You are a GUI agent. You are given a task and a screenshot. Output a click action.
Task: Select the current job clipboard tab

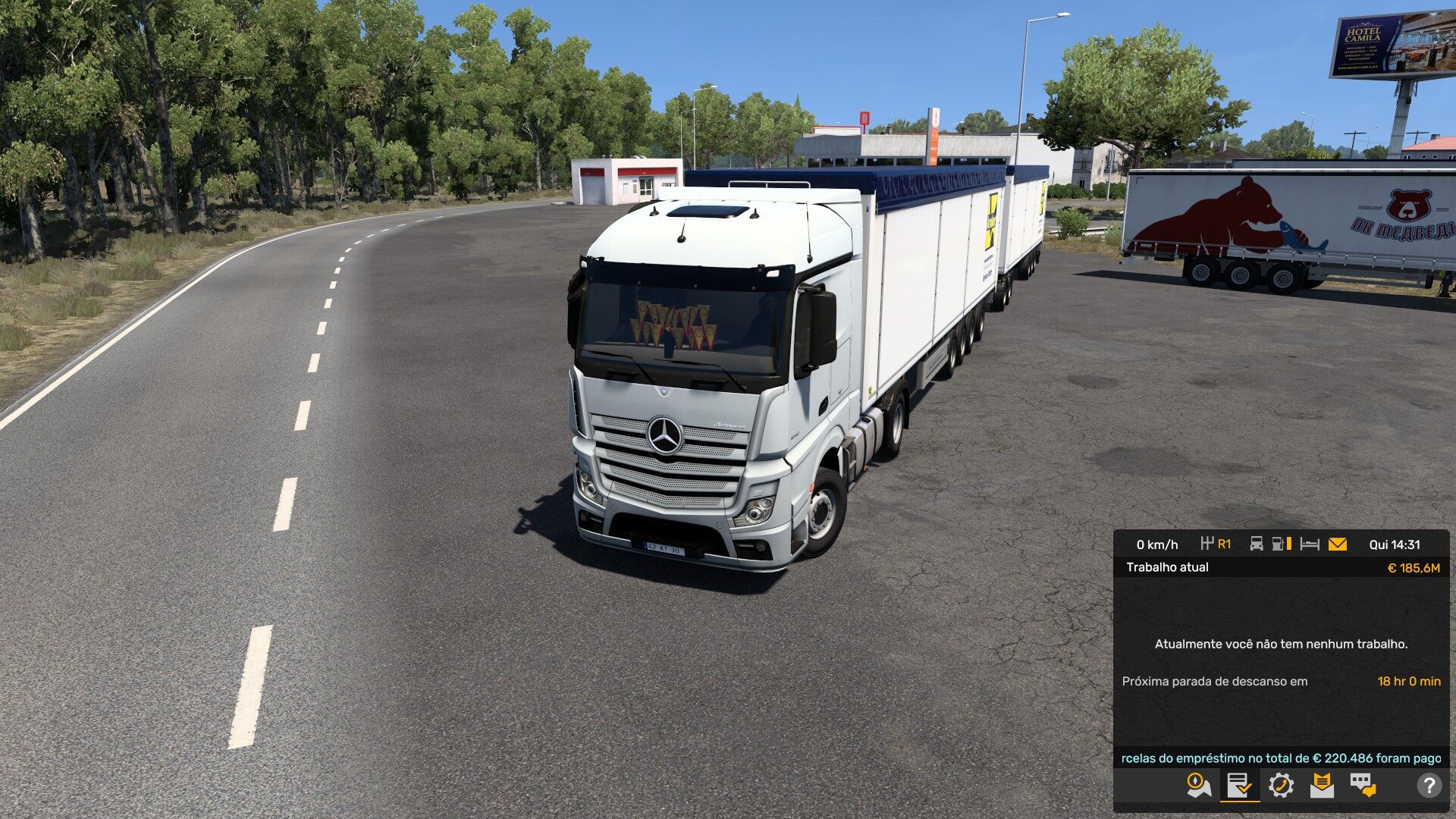(x=1240, y=785)
